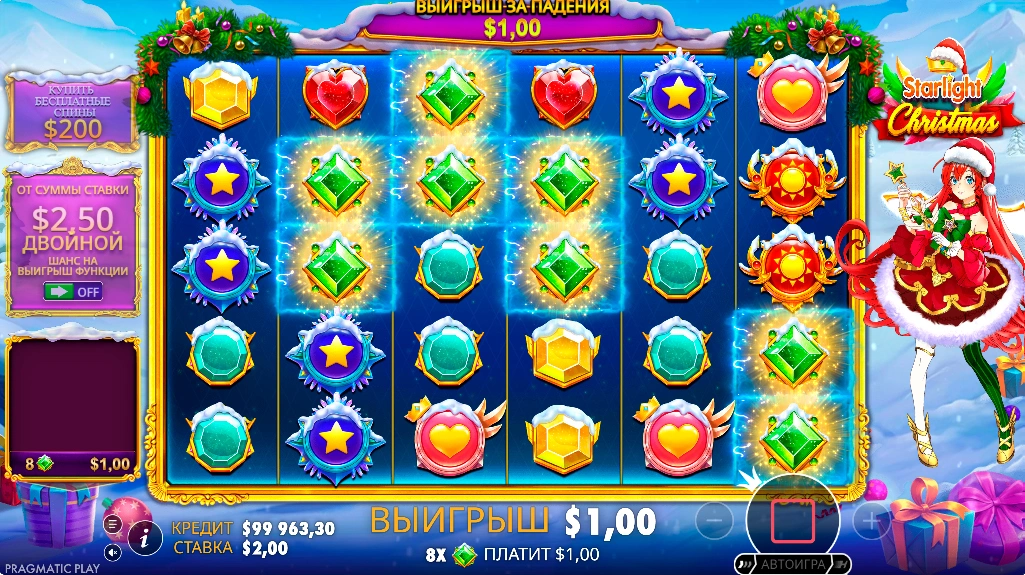
Task: Open the game info with the i button
Action: tap(146, 537)
